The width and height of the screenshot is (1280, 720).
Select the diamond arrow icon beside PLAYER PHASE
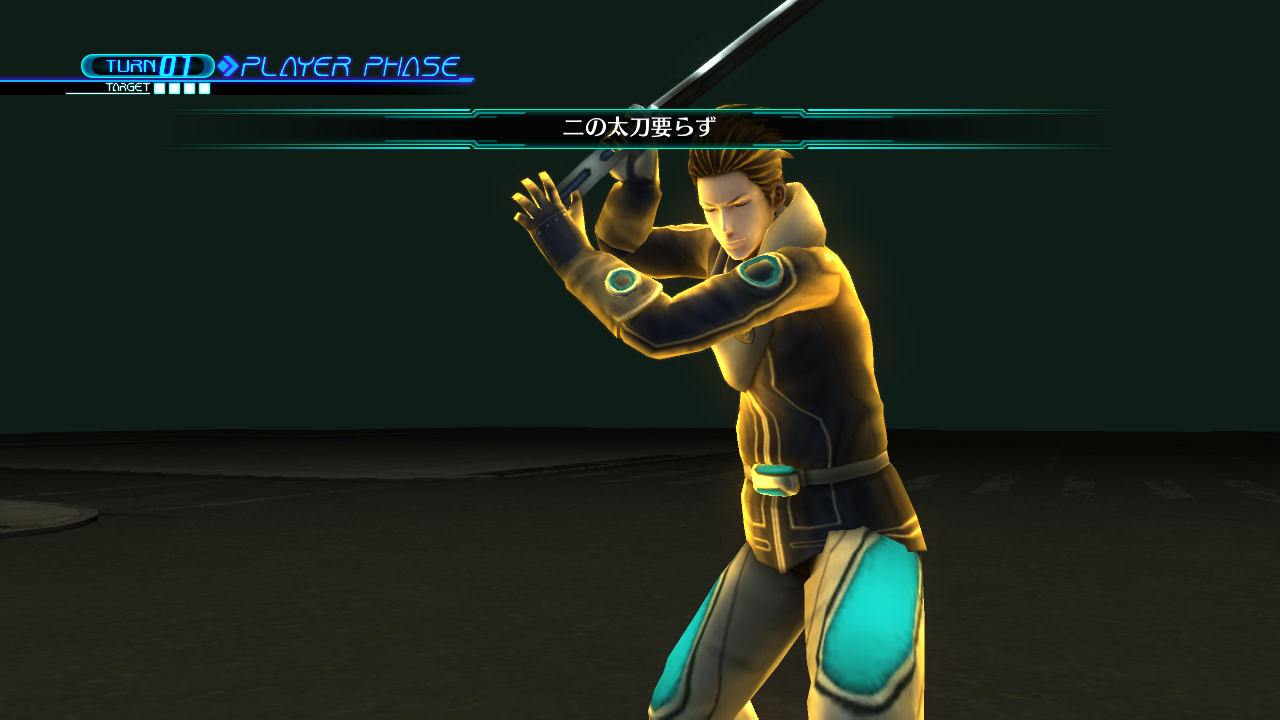(228, 66)
